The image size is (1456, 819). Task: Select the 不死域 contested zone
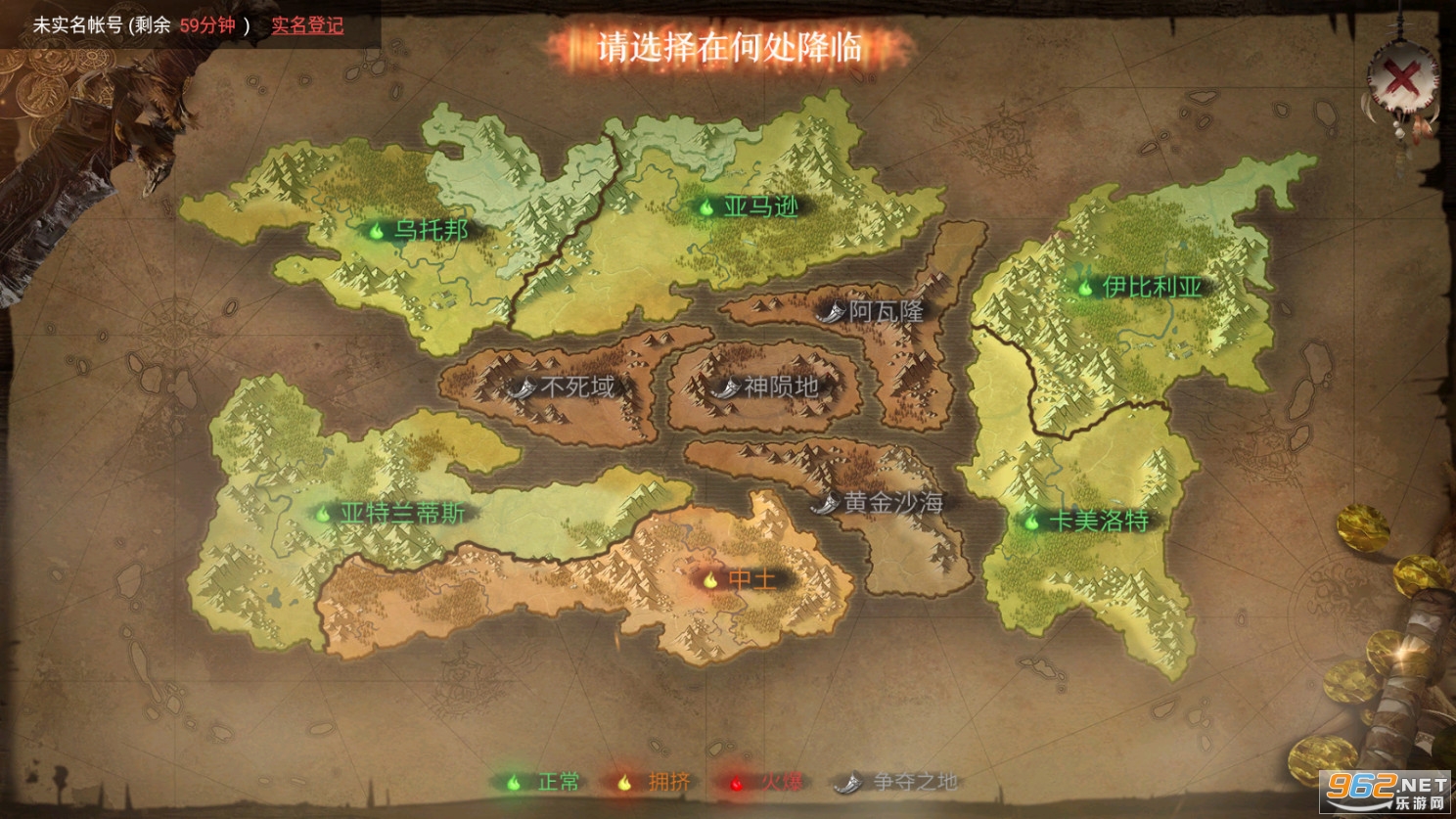click(566, 387)
